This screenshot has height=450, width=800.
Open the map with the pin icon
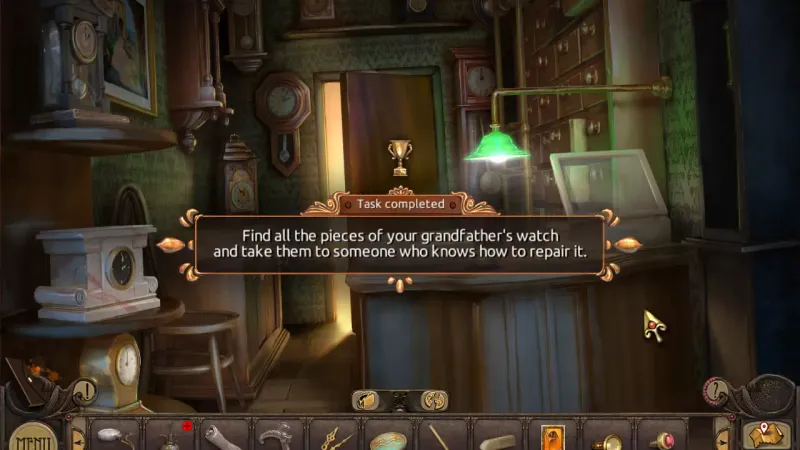(766, 433)
